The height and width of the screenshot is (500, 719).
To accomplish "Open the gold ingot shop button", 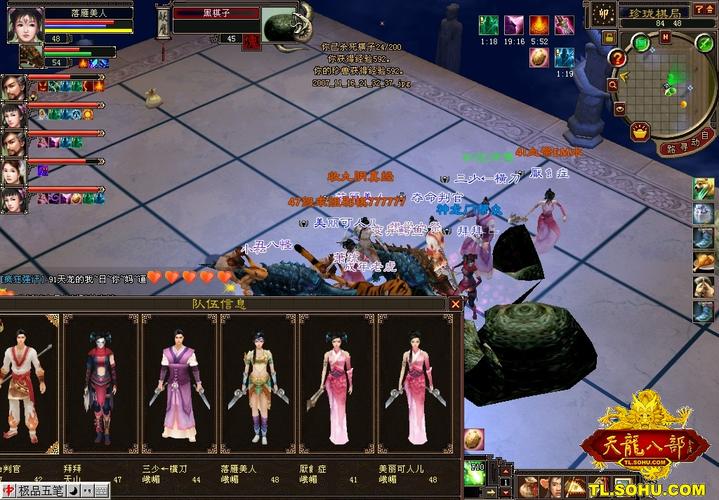I will pos(641,132).
